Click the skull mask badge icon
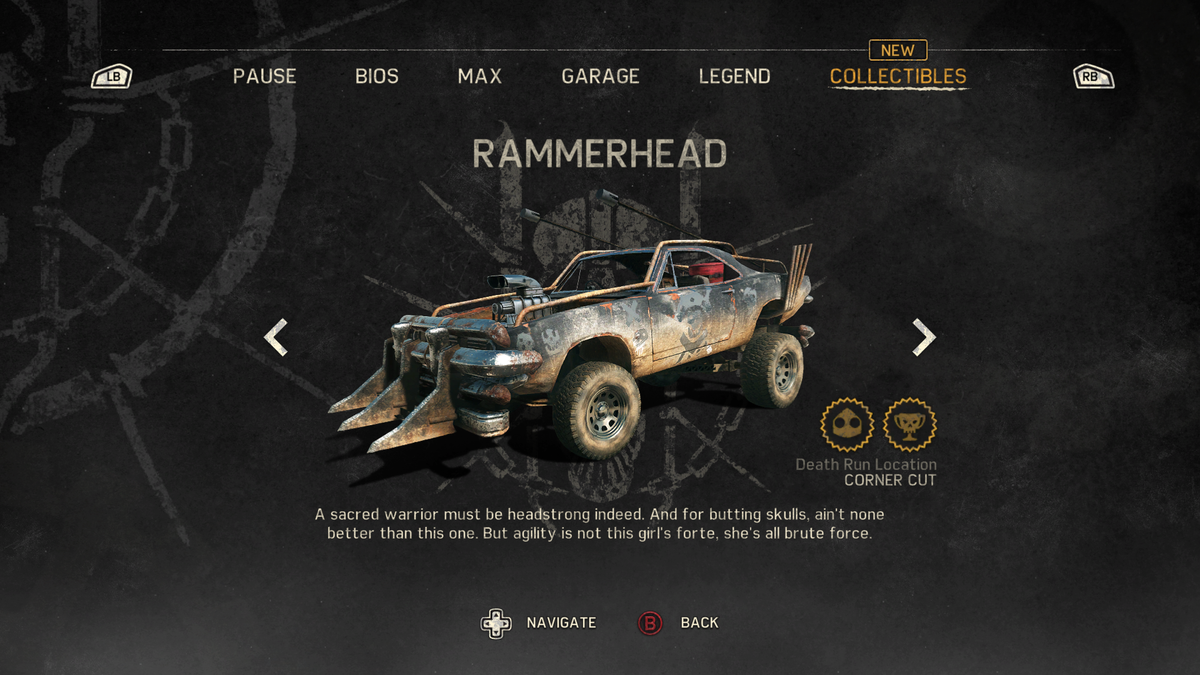The width and height of the screenshot is (1200, 675). [847, 424]
